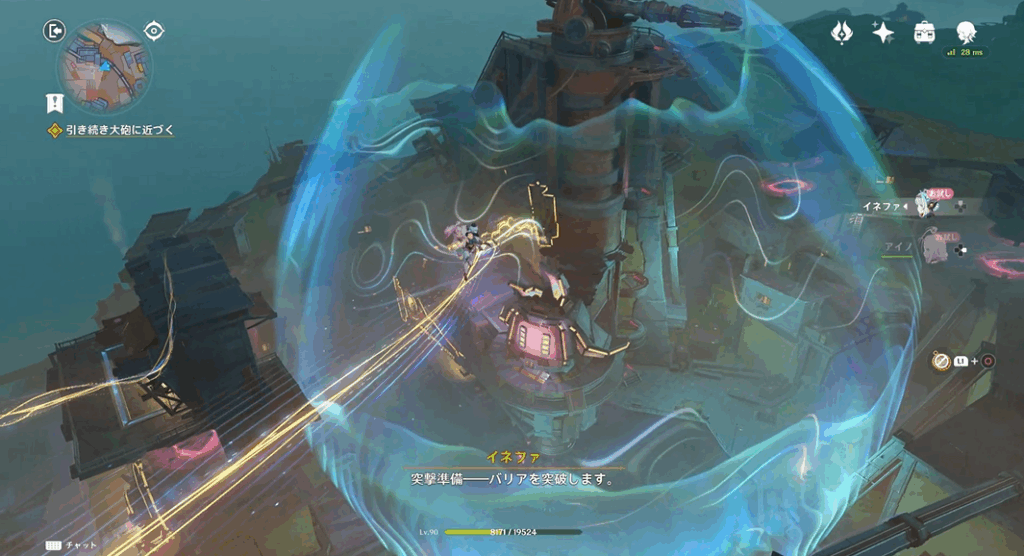Toggle the eye-shaped view icon near the minimap
Viewport: 1024px width, 556px height.
click(x=154, y=30)
